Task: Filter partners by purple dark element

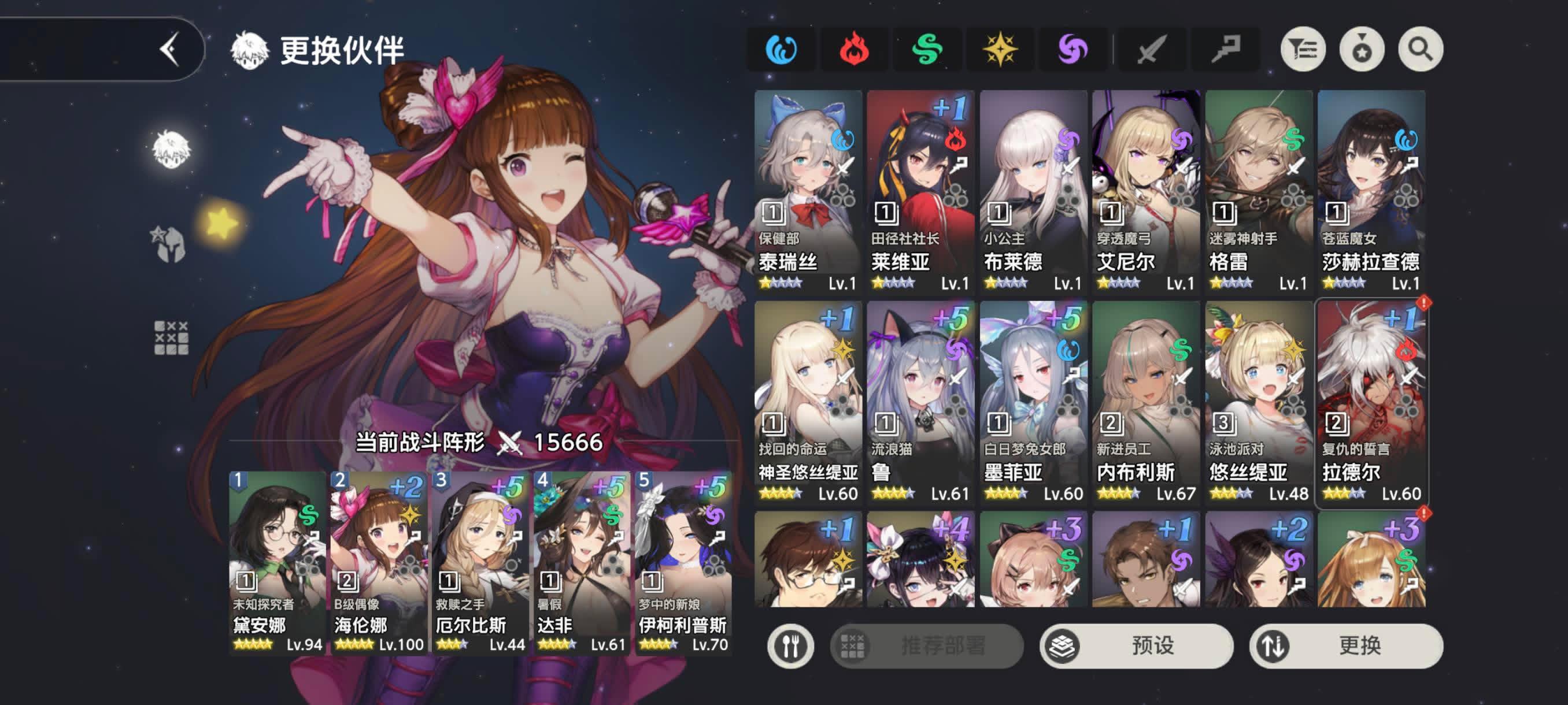Action: pos(1072,49)
